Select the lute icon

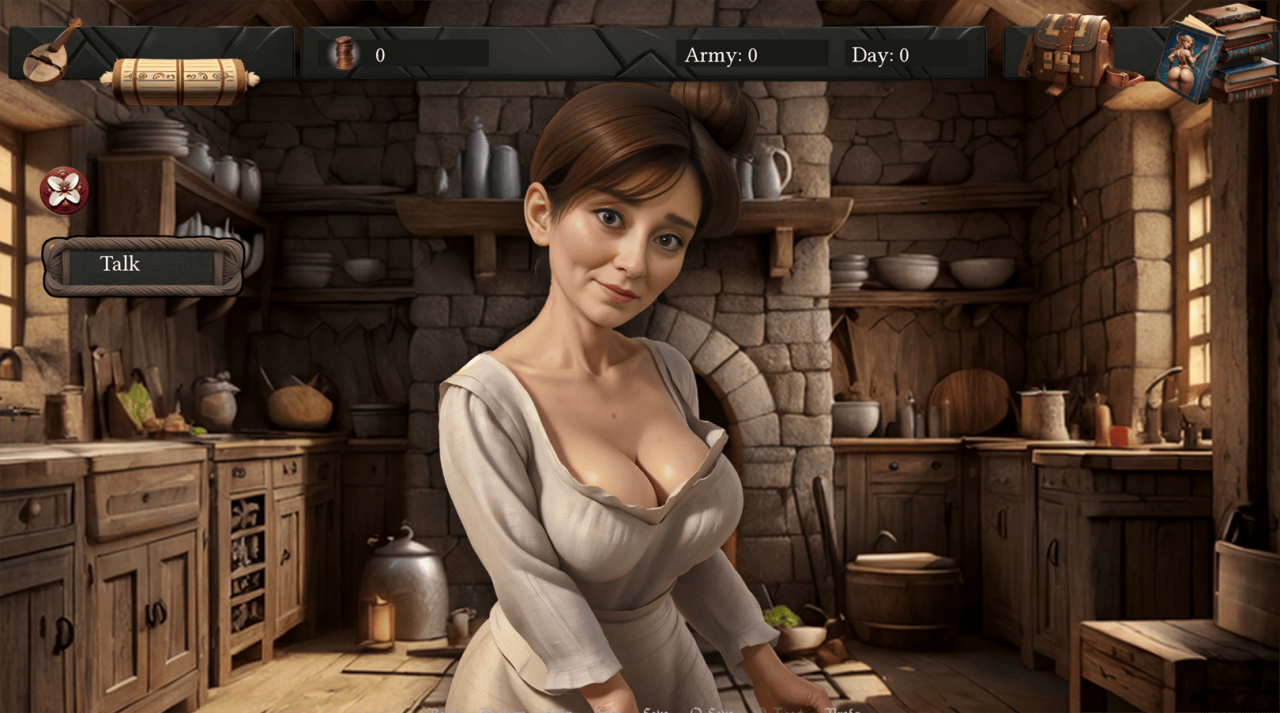click(49, 52)
